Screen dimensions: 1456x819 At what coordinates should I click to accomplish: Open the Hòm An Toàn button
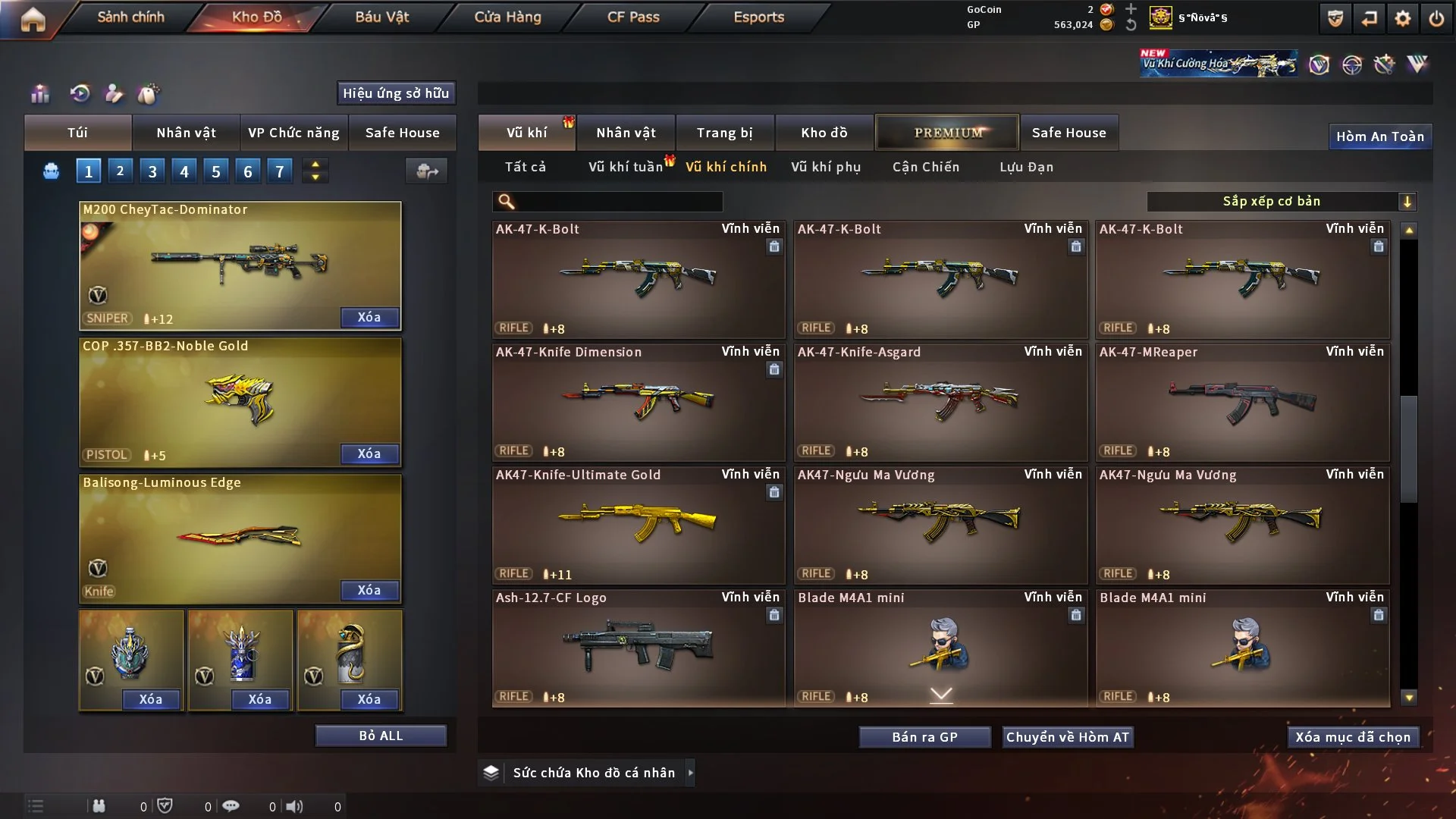click(1379, 136)
